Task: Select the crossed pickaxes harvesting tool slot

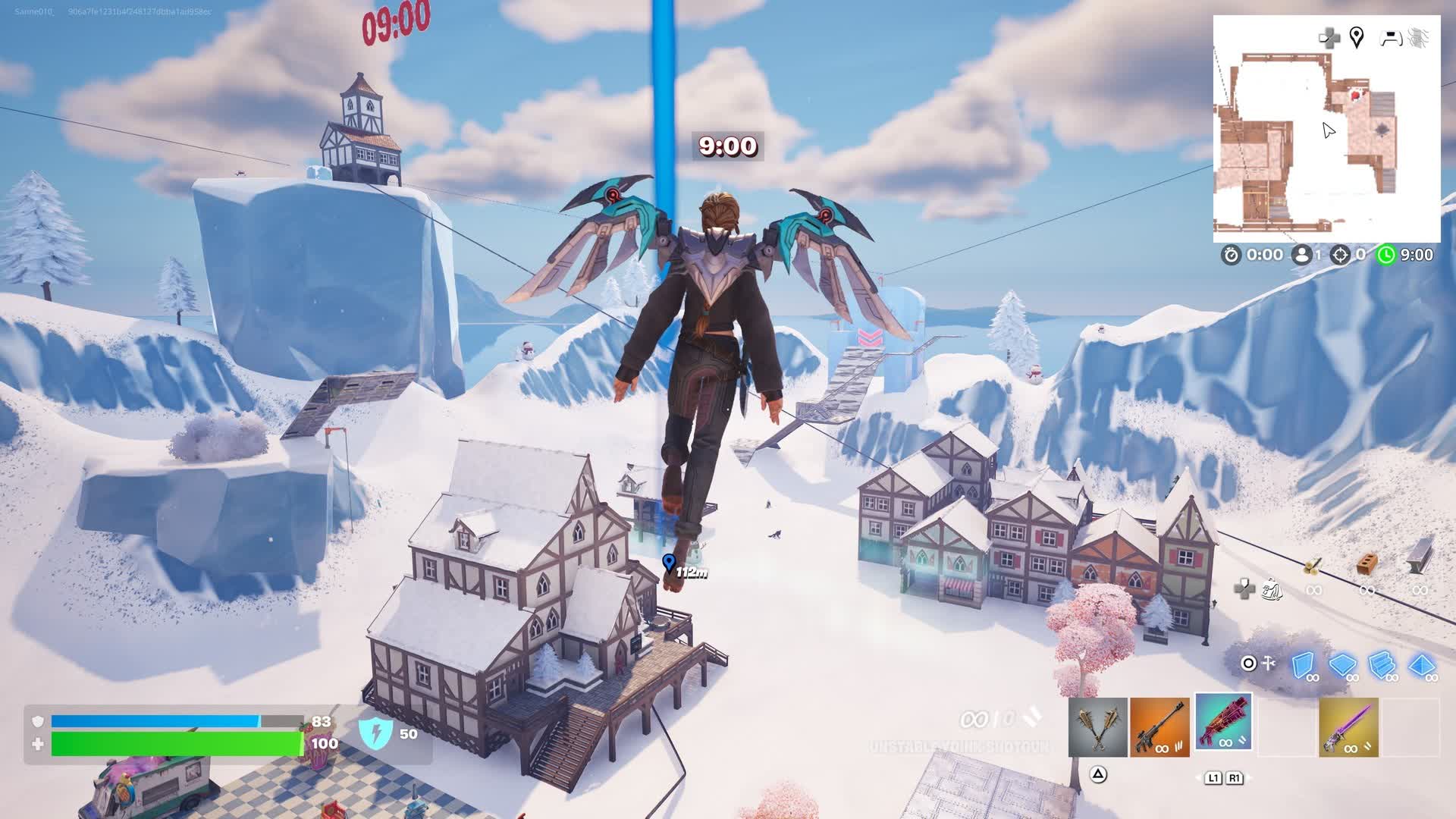Action: click(x=1097, y=728)
